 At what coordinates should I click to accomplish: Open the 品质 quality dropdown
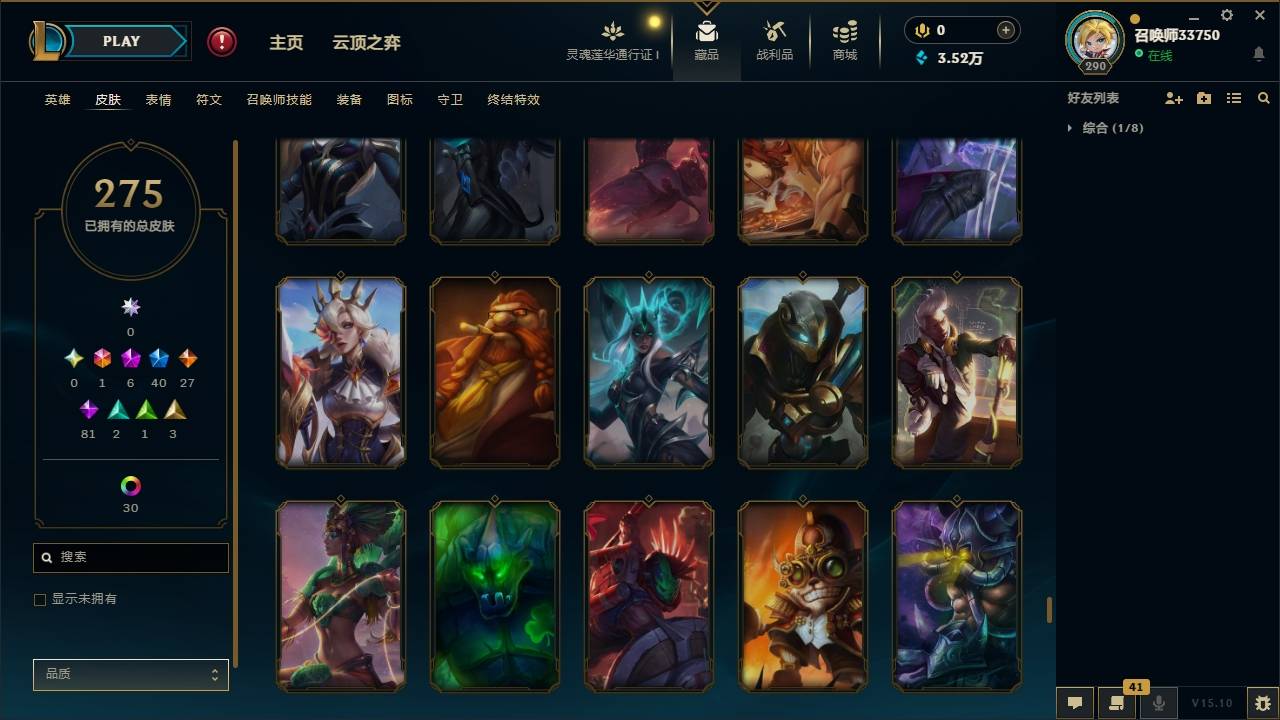[130, 674]
